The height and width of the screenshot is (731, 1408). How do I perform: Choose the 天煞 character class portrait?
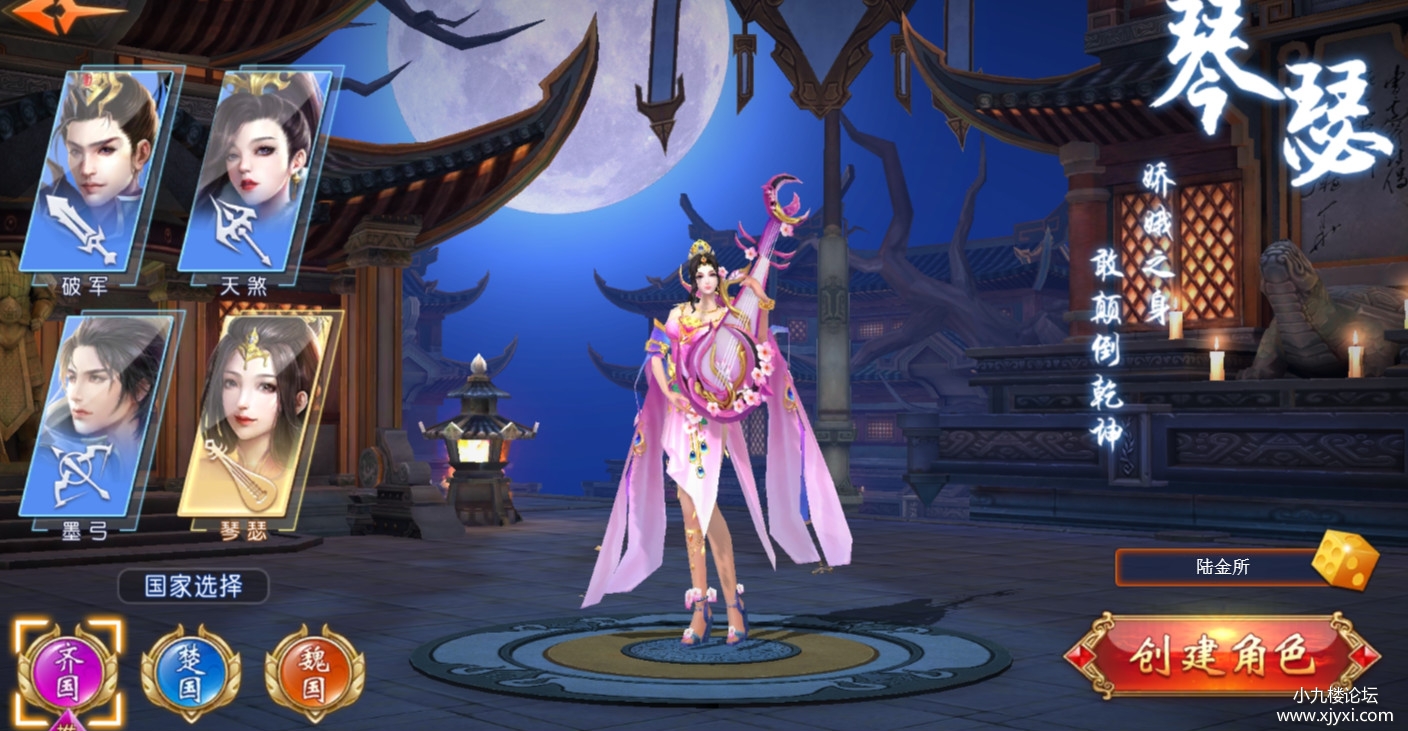click(258, 170)
